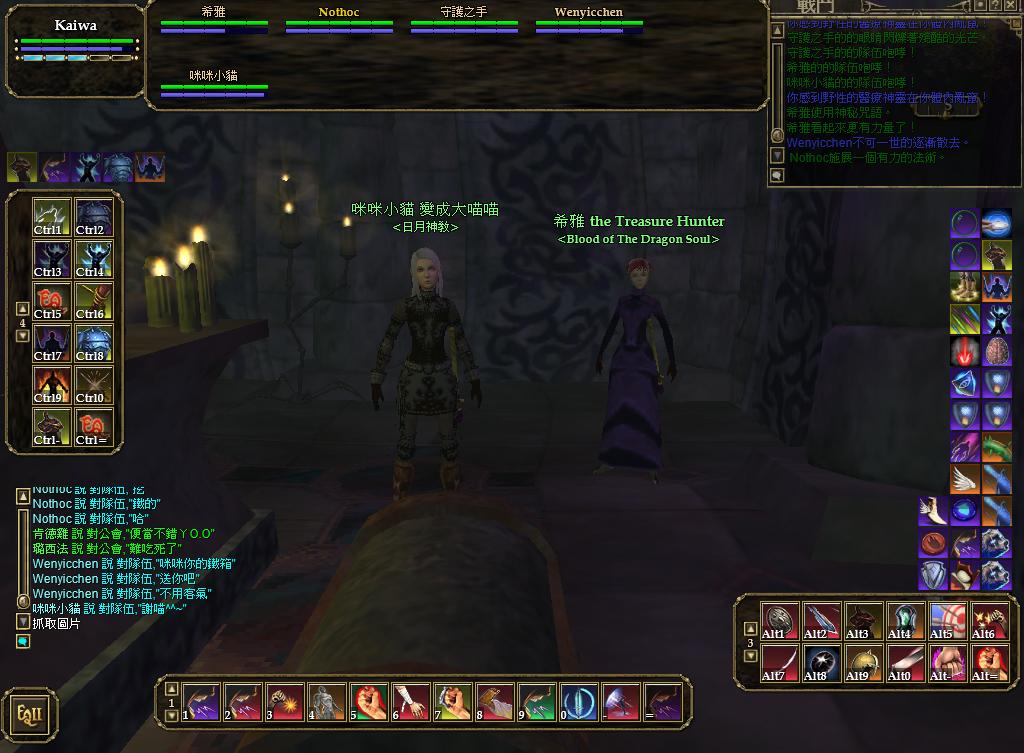Activate the Ctrl9 flaming figure ability
The height and width of the screenshot is (753, 1024).
pos(50,386)
